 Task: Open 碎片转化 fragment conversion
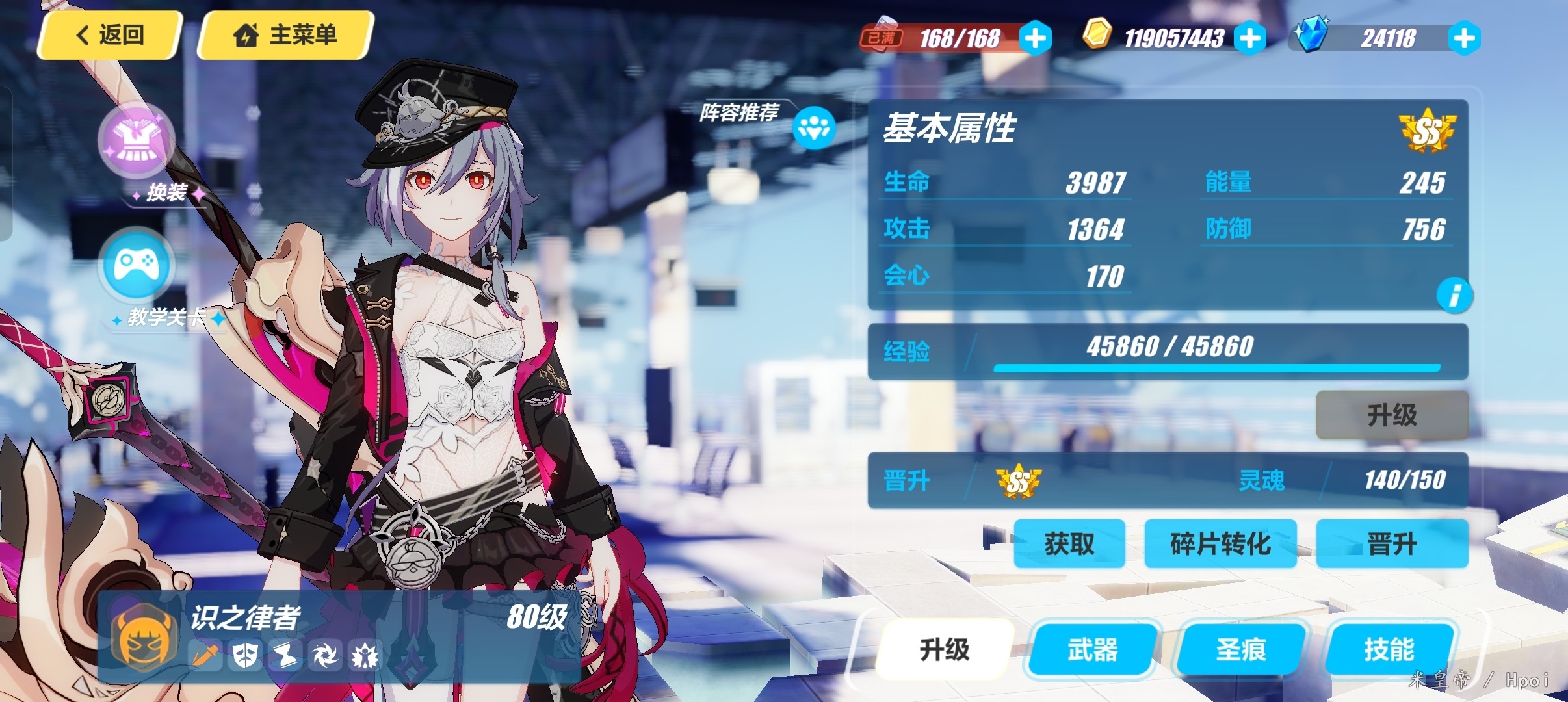(1220, 543)
